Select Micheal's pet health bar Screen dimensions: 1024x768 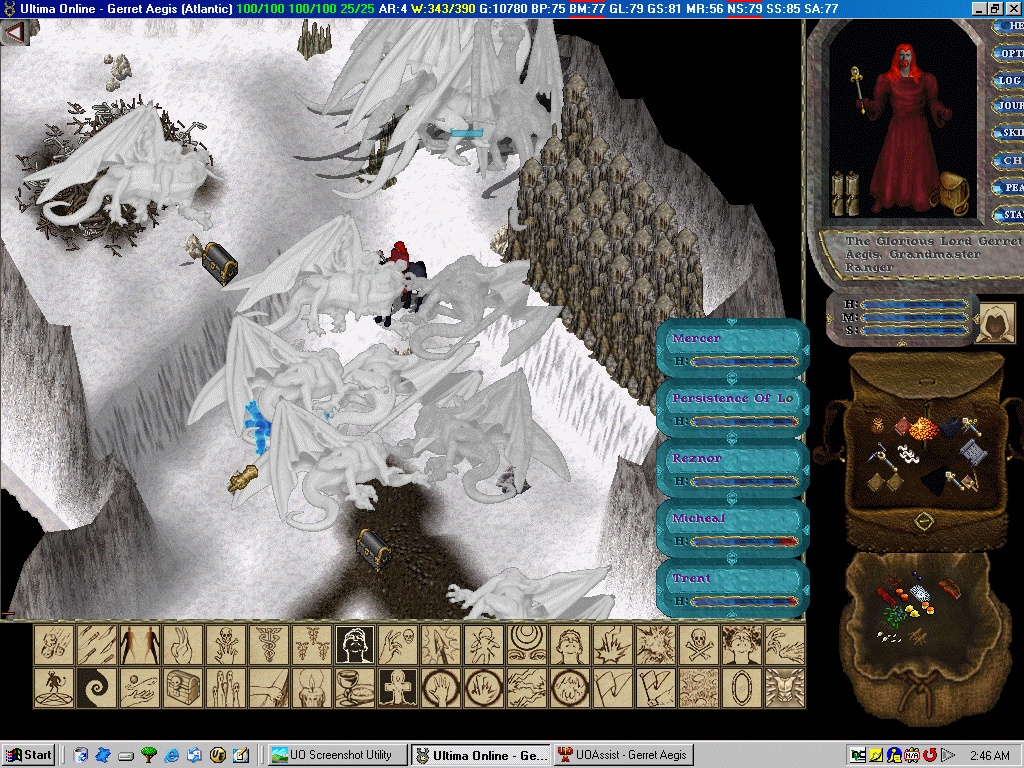tap(733, 529)
